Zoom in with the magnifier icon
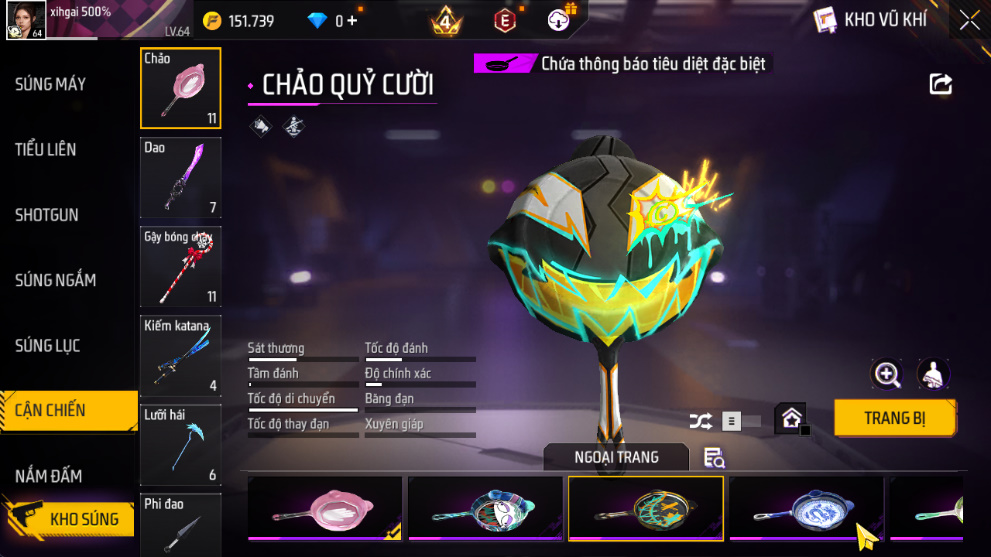 click(x=887, y=374)
